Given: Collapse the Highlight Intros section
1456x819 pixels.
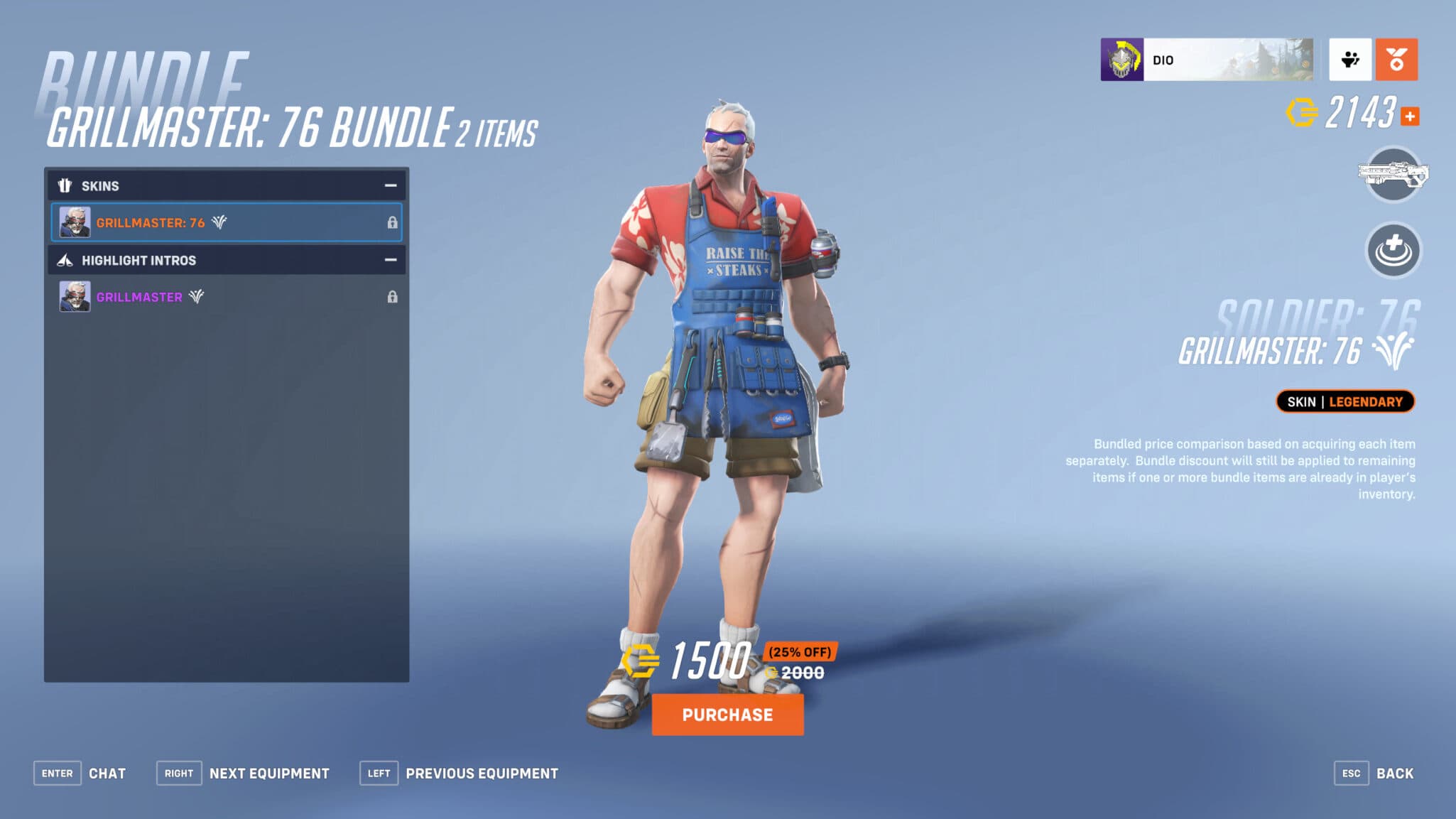Looking at the screenshot, I should 391,260.
